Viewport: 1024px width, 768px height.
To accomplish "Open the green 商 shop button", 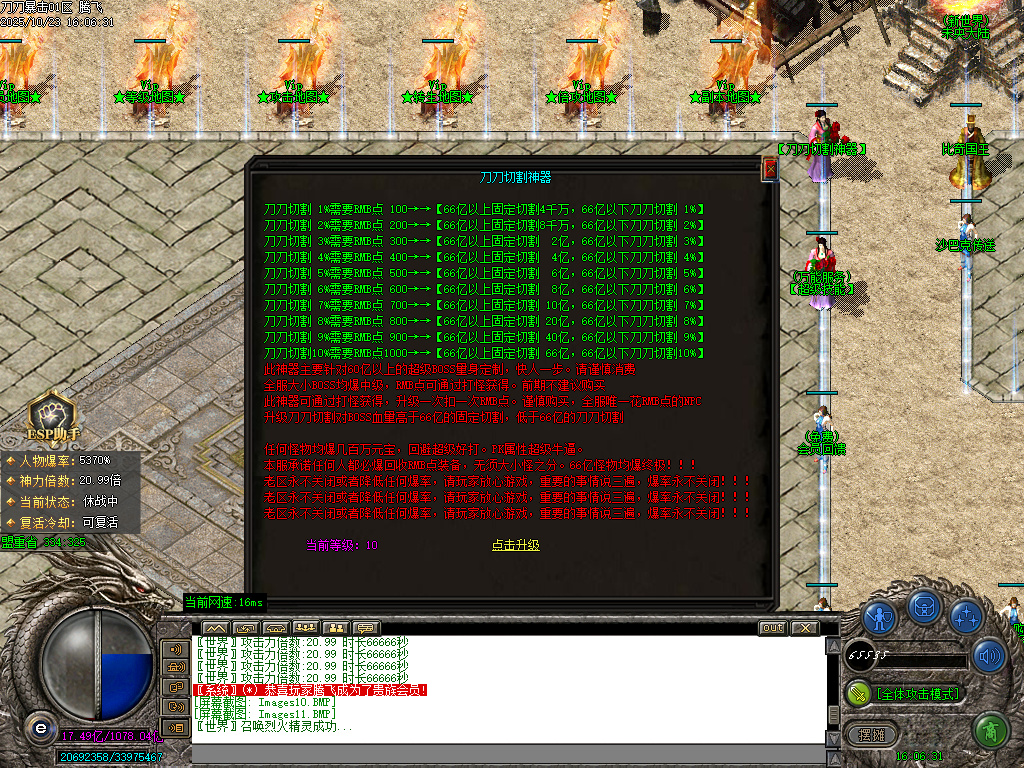I will [x=990, y=732].
